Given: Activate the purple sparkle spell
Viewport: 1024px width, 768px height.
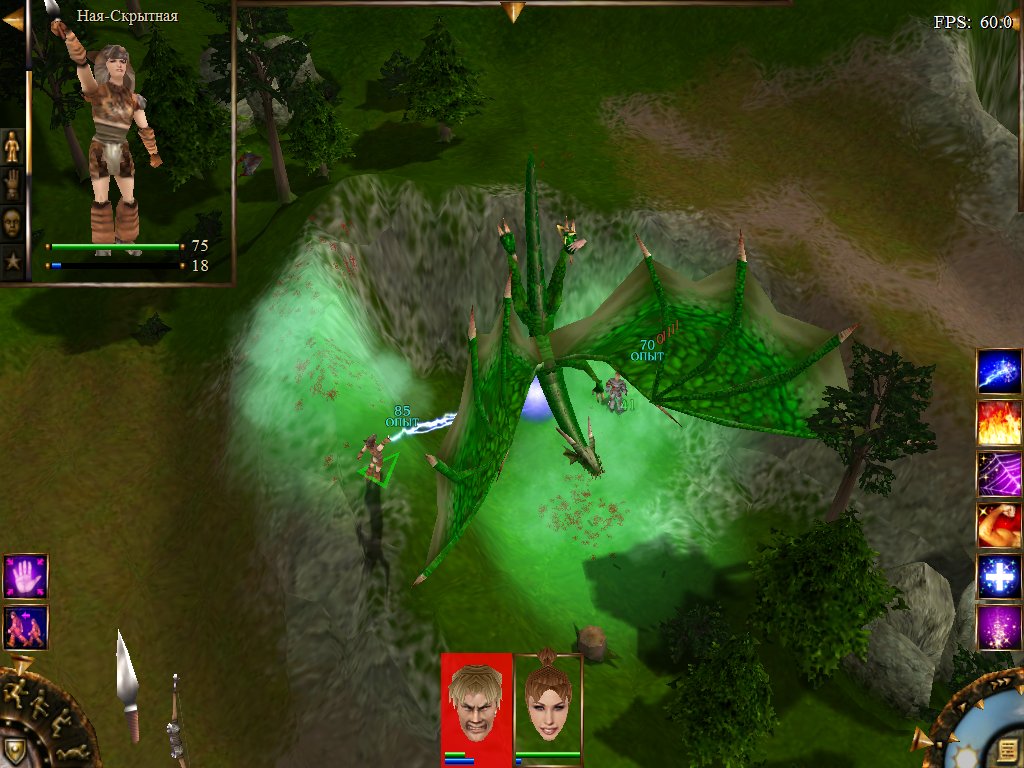Looking at the screenshot, I should tap(999, 628).
